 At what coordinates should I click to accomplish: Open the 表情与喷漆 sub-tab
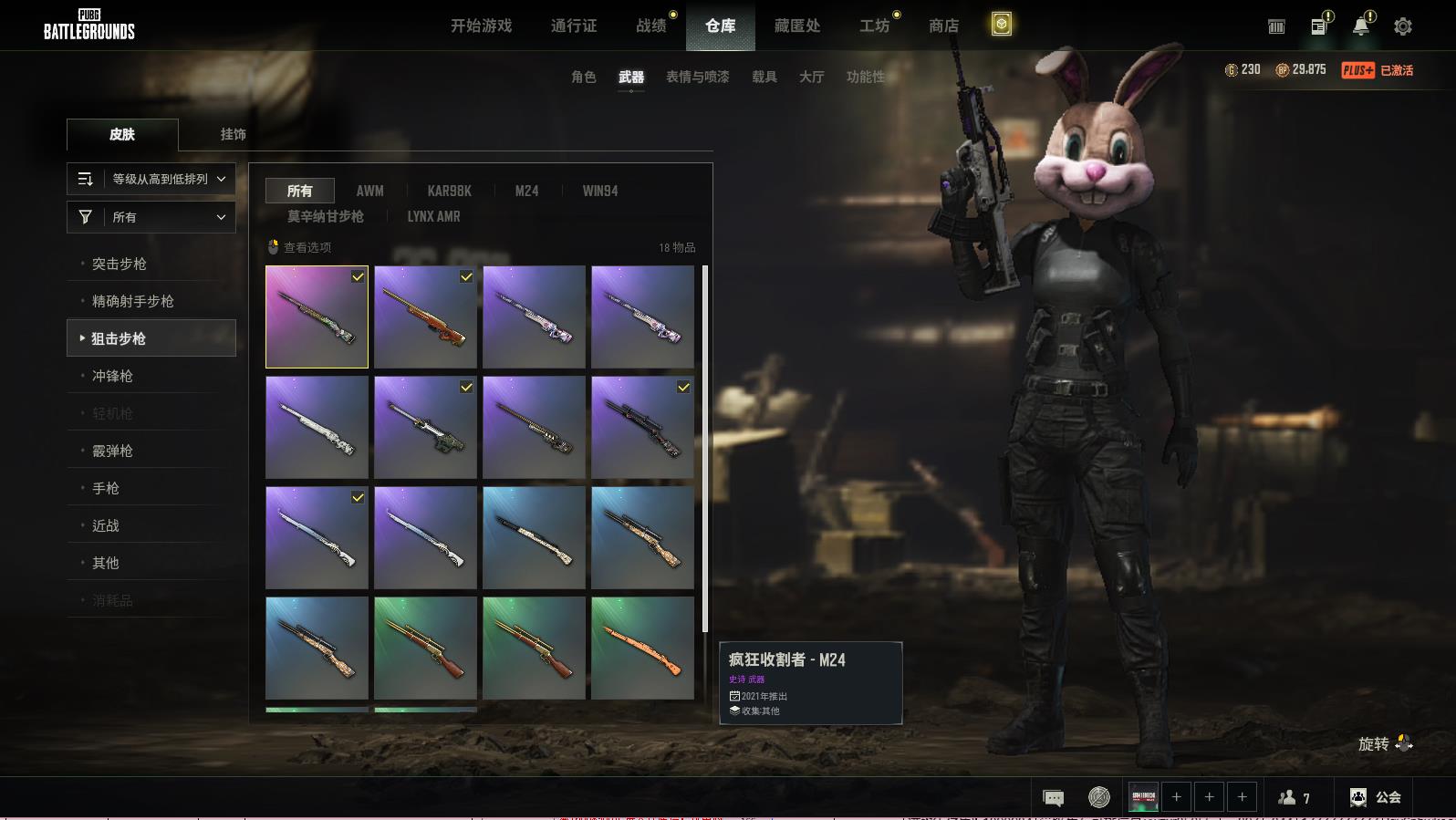pos(698,77)
